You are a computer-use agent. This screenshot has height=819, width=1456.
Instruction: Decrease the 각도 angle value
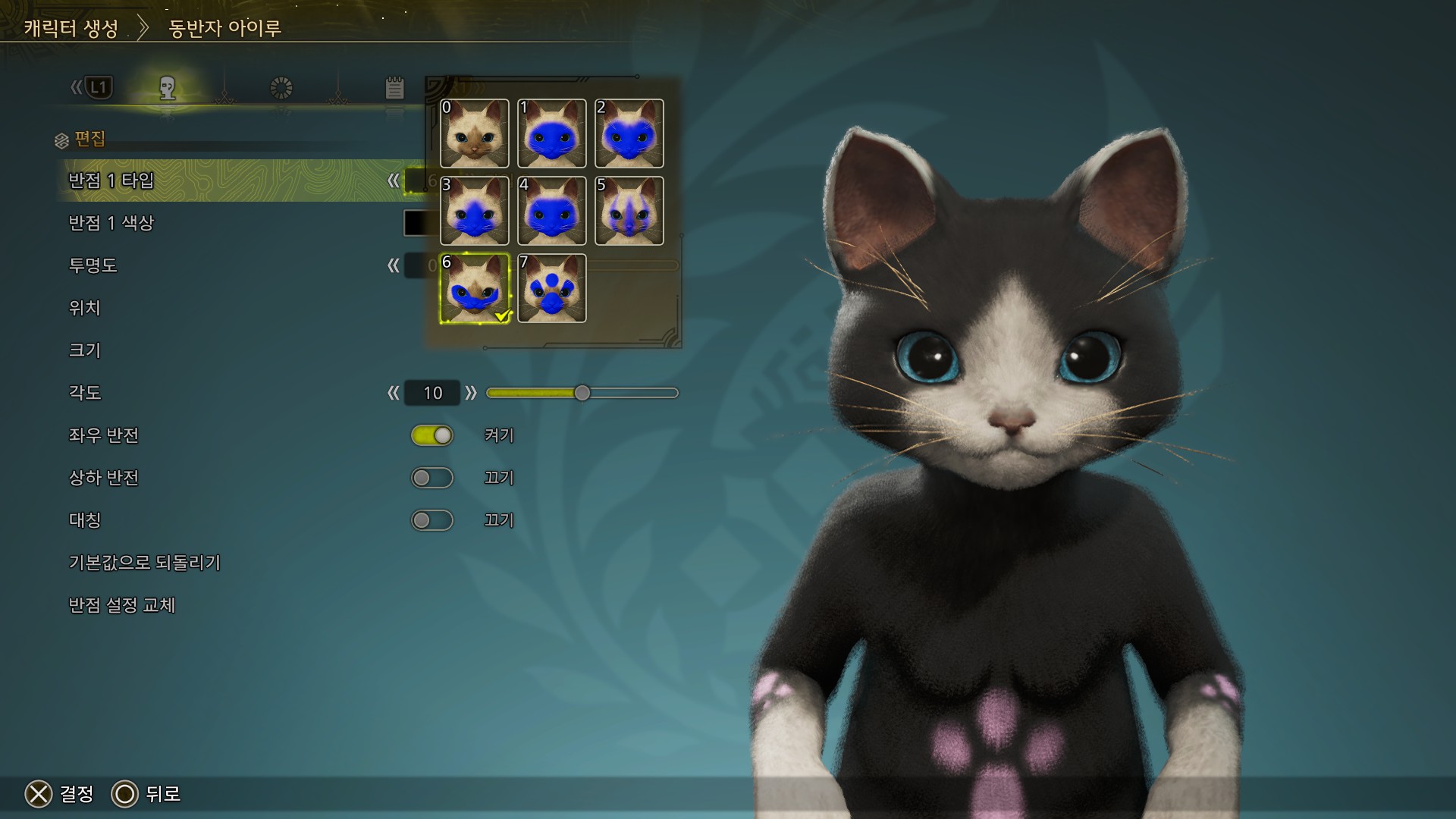[393, 393]
